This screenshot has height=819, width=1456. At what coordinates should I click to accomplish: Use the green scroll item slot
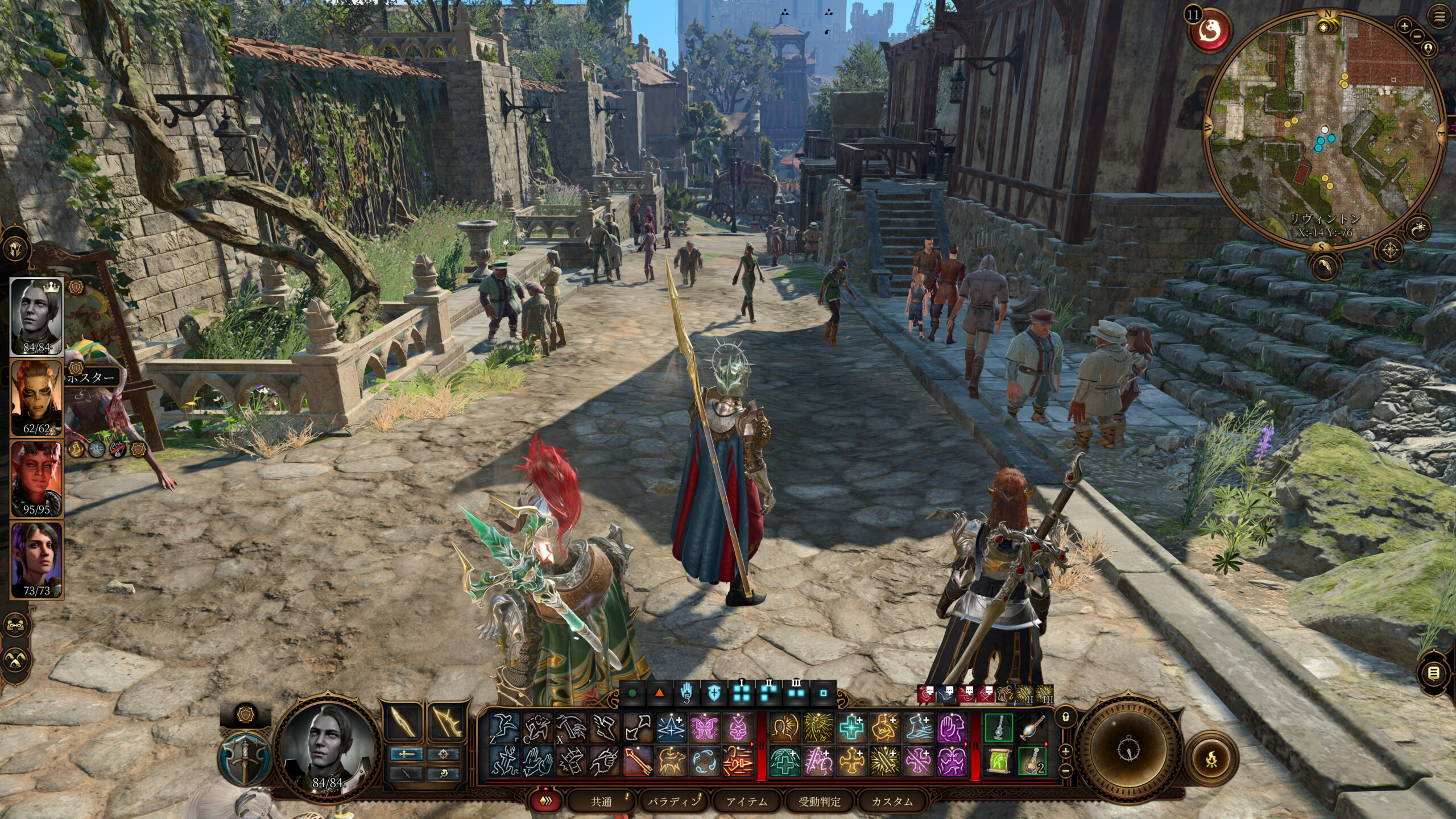999,761
